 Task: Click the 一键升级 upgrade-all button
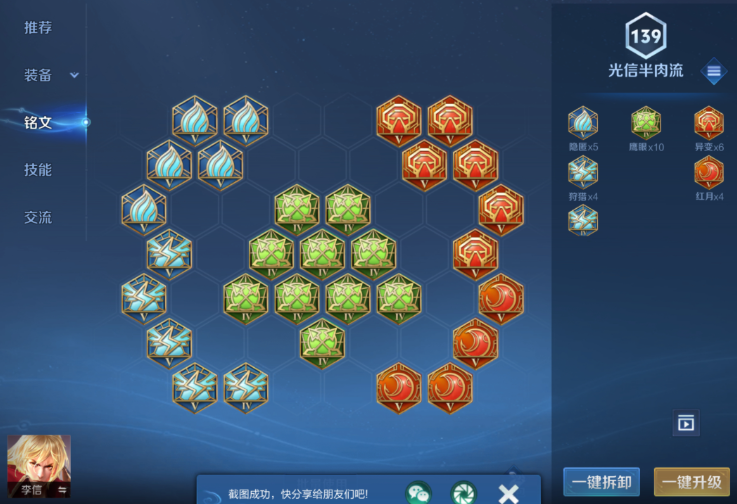(x=692, y=483)
